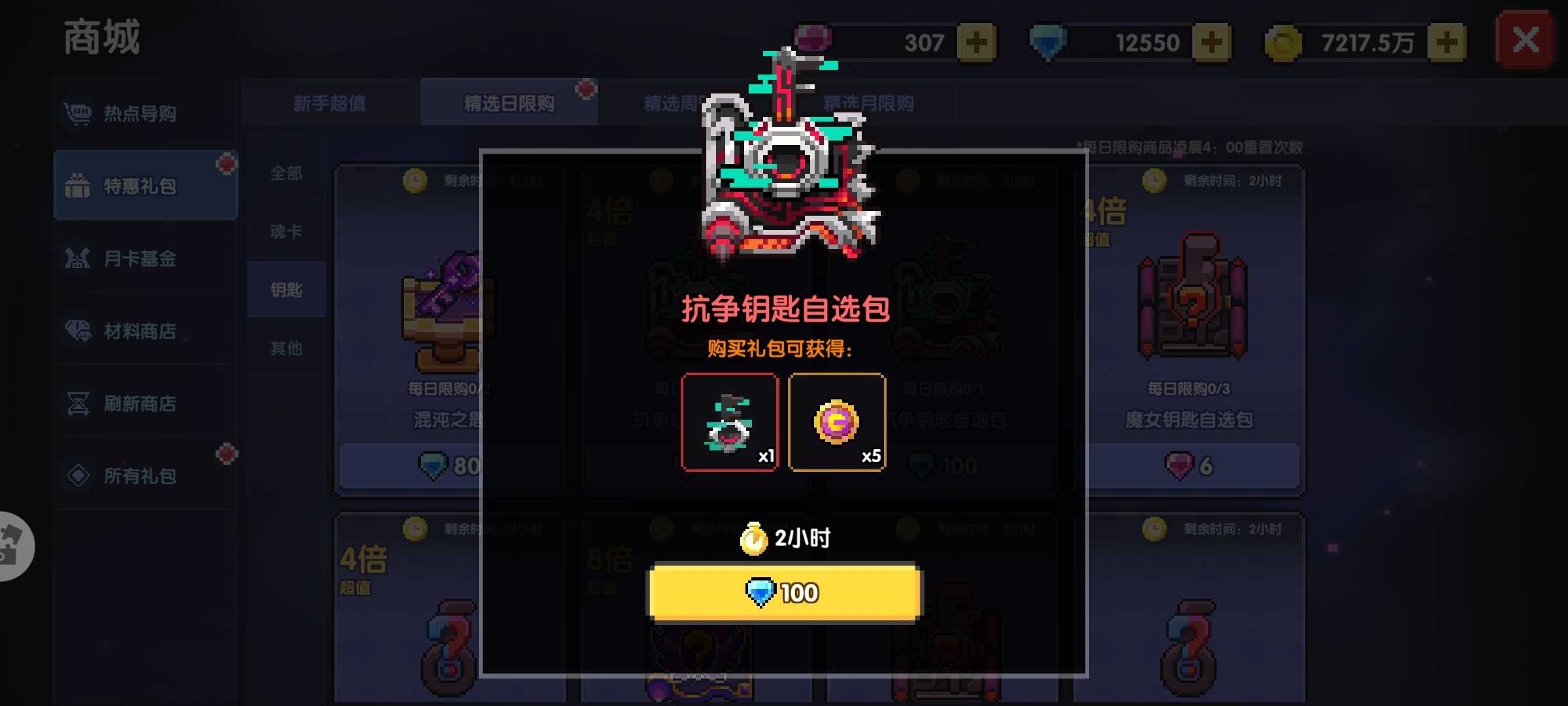The width and height of the screenshot is (1568, 706).
Task: Filter packs by 全部
Action: click(x=286, y=173)
